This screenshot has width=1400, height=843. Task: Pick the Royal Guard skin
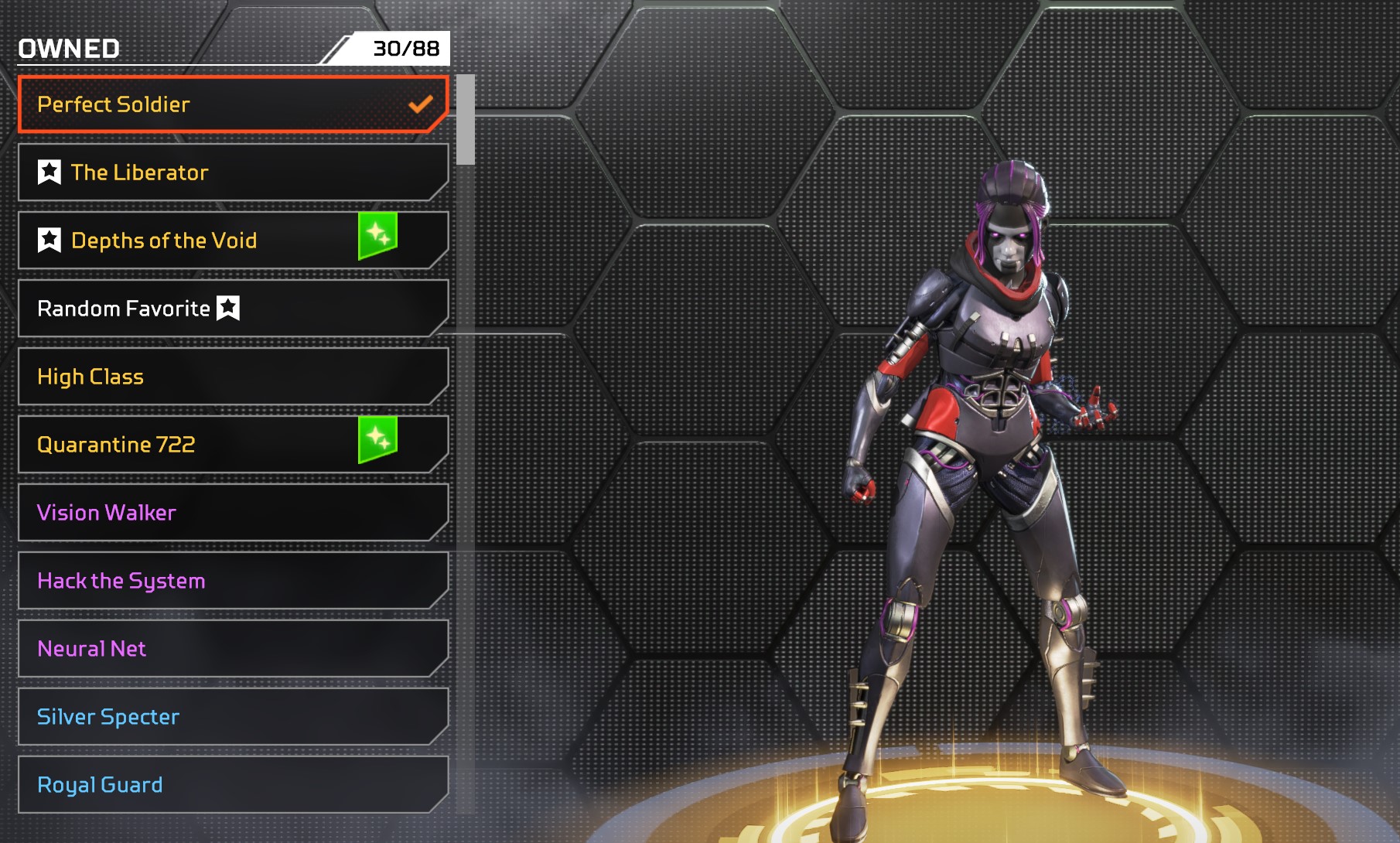232,785
